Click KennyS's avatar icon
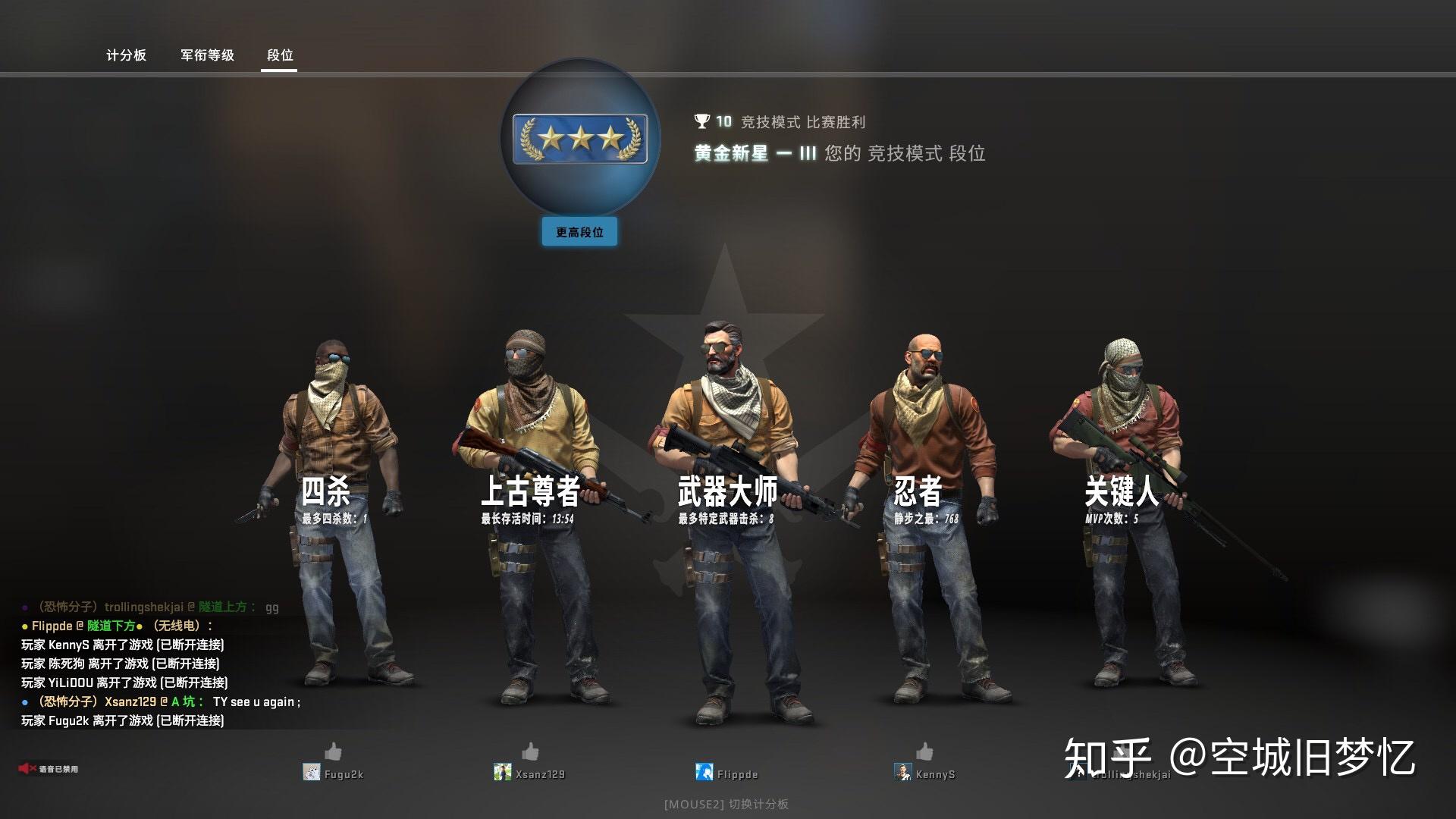 (902, 772)
